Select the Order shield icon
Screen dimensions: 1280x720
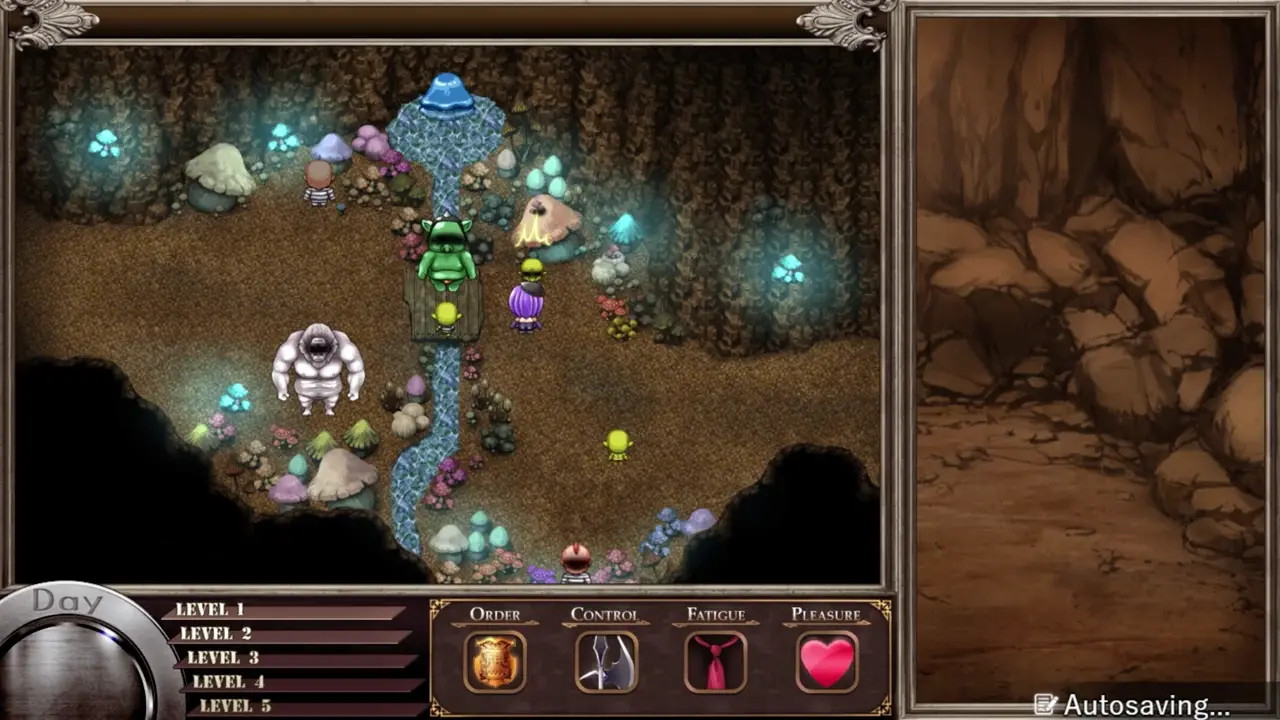coord(495,662)
